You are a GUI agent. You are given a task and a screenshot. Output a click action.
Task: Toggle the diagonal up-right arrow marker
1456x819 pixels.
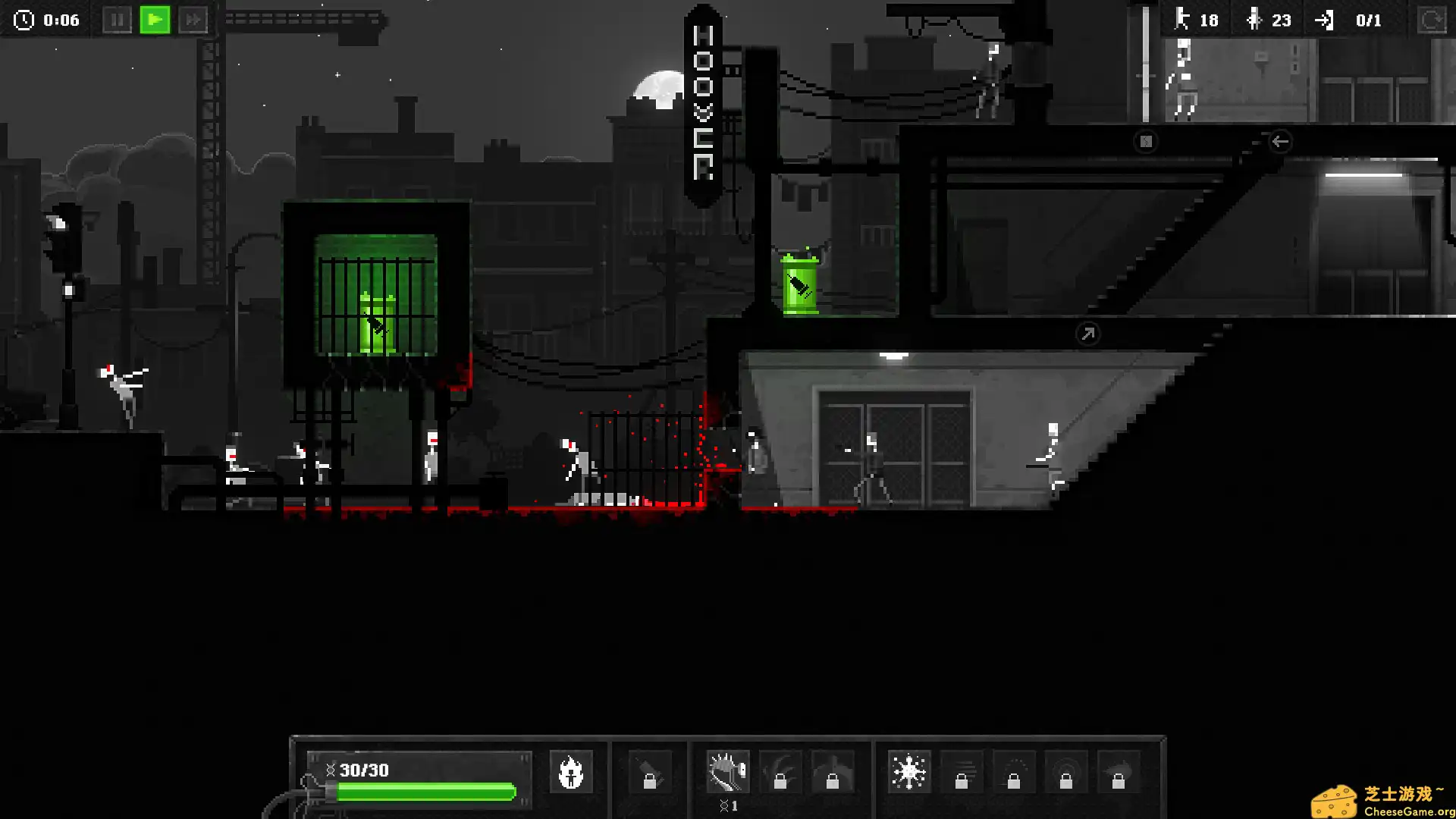[x=1087, y=334]
